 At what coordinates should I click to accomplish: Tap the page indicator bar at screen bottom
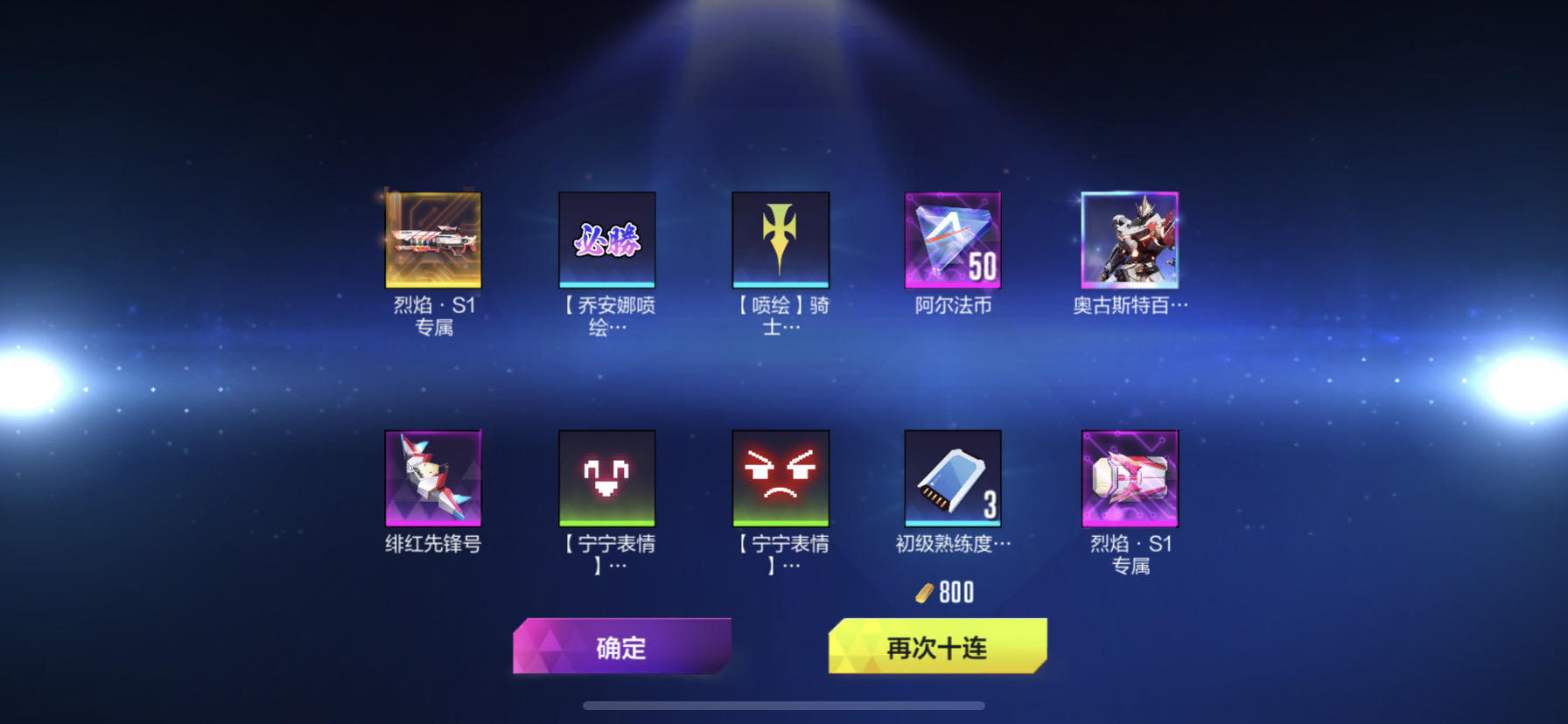pos(784,705)
